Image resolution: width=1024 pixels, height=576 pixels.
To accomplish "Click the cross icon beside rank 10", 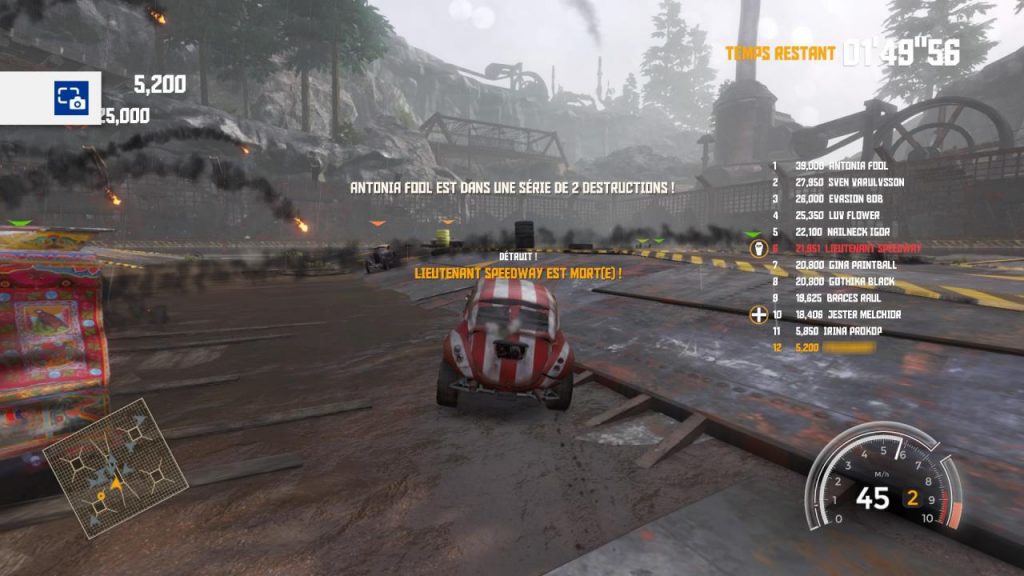I will (758, 315).
